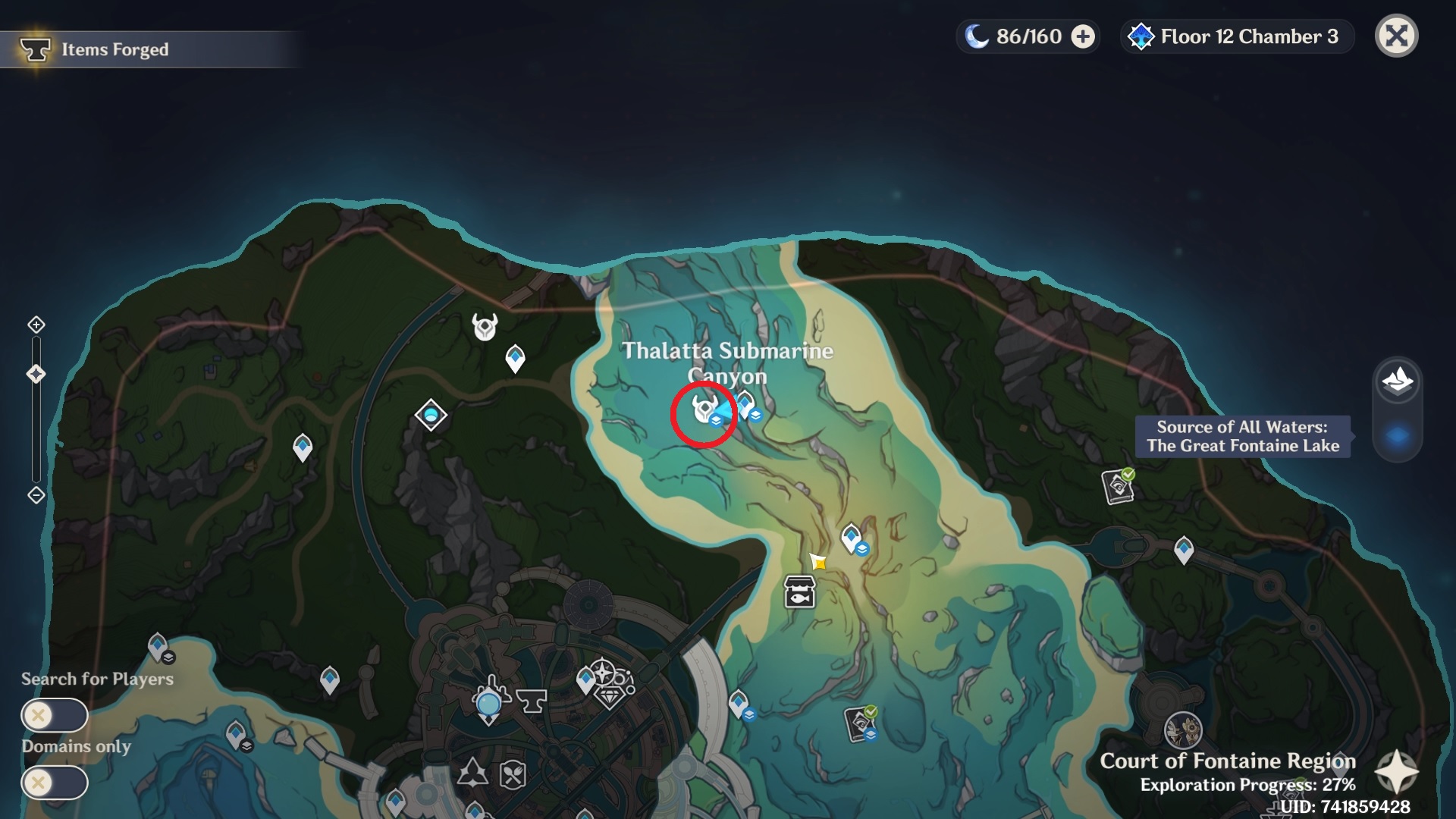This screenshot has height=819, width=1456.
Task: Open the region selection star button
Action: coord(1396,773)
